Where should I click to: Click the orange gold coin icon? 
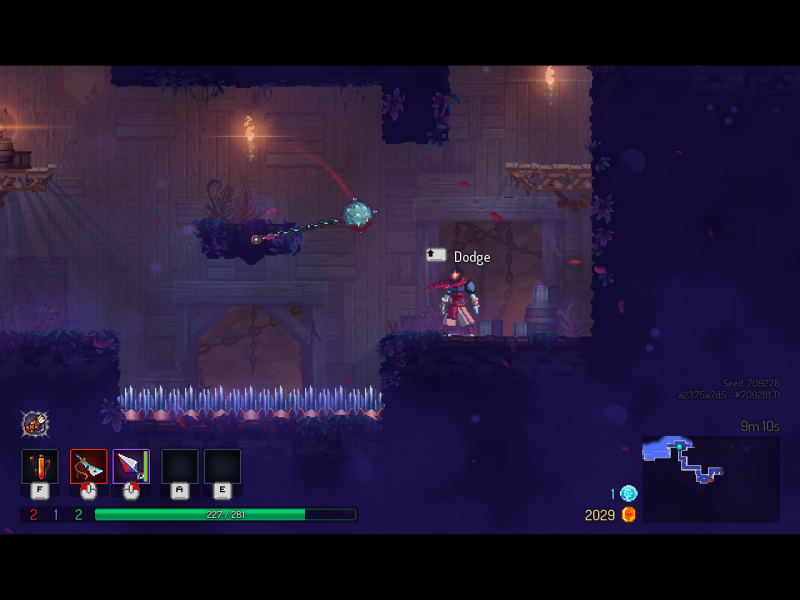(628, 514)
